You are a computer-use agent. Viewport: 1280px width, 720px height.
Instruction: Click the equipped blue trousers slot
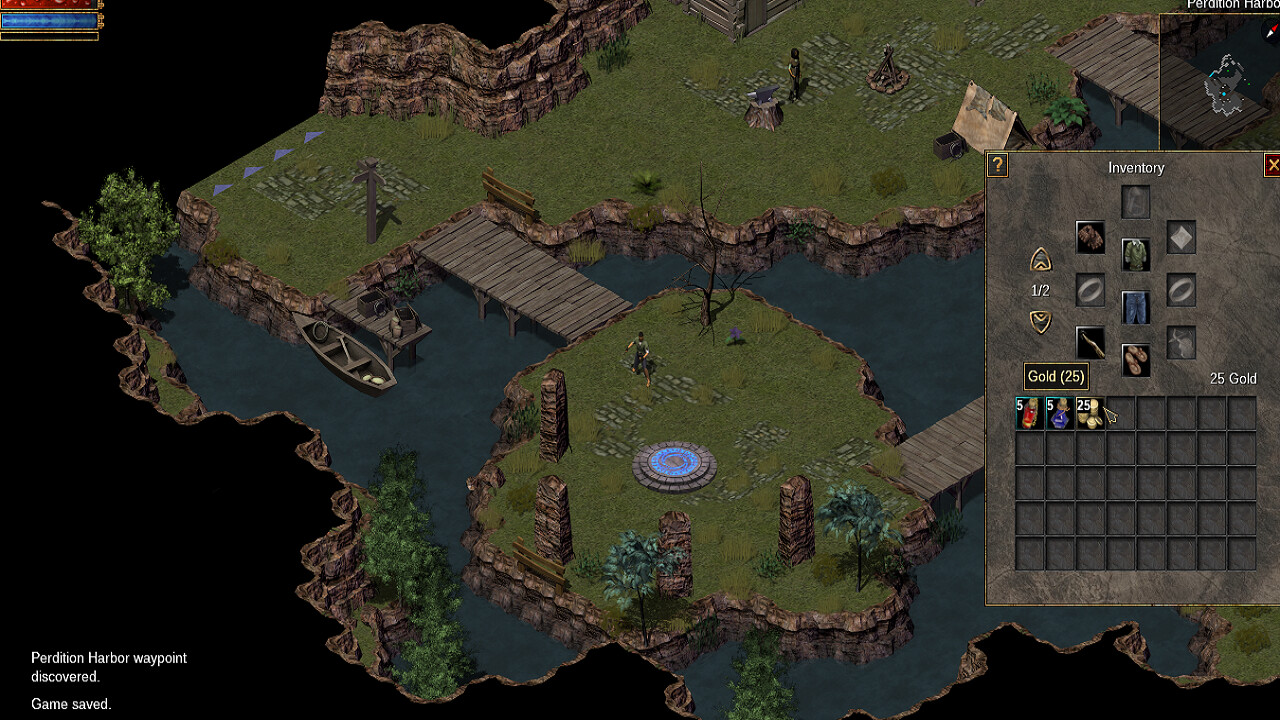(x=1137, y=308)
